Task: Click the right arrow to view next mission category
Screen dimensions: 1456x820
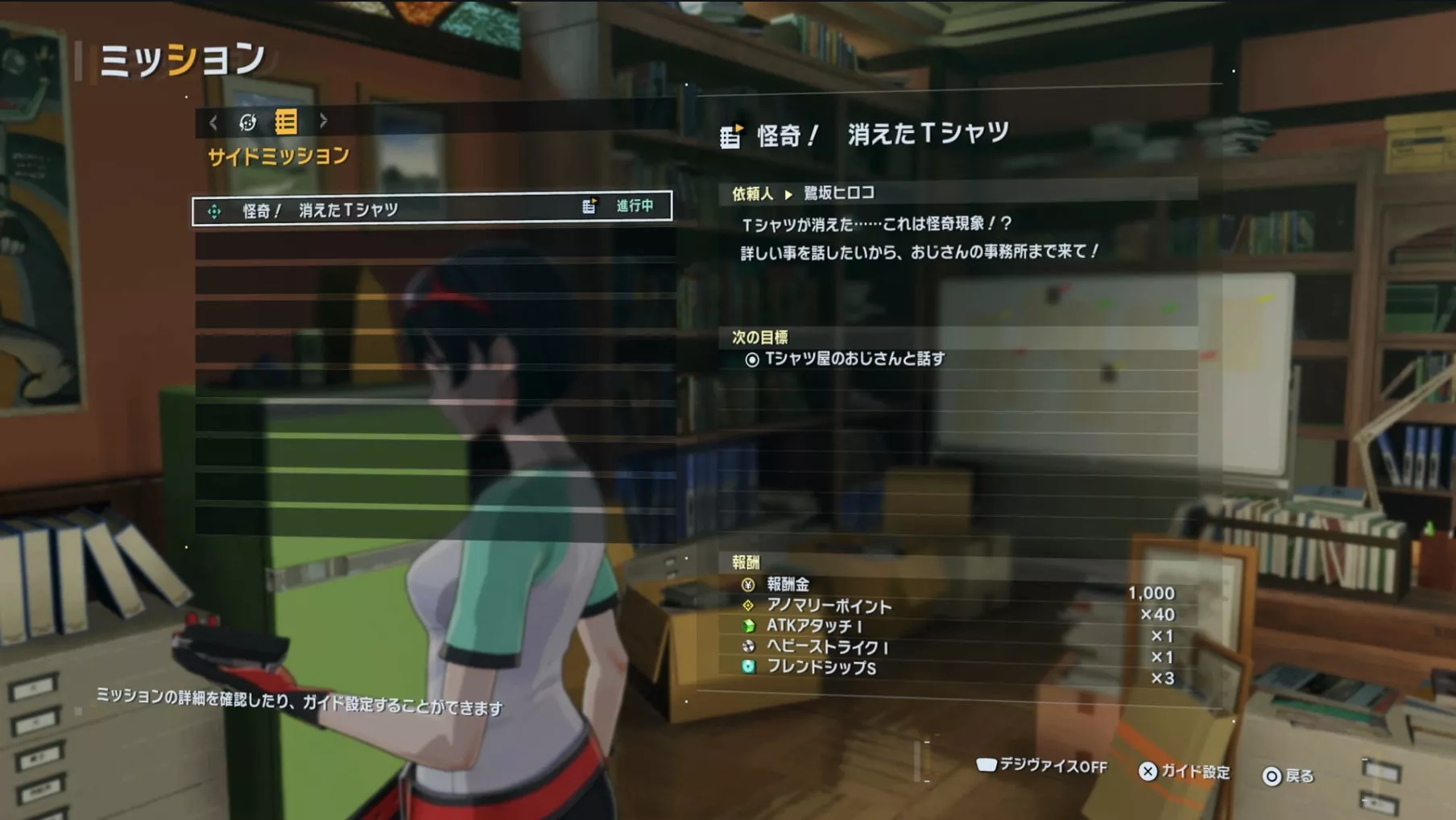Action: pyautogui.click(x=322, y=122)
